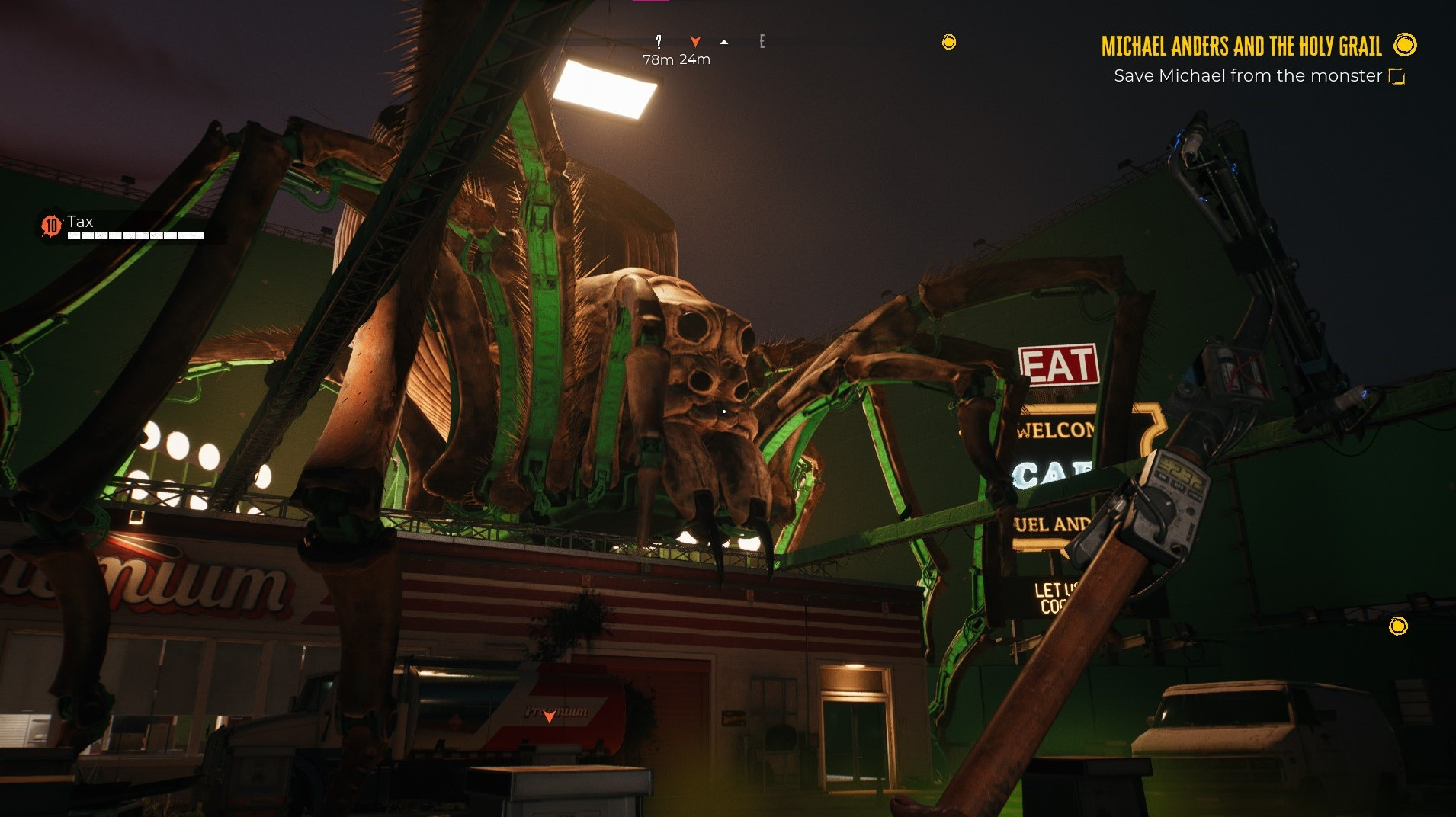This screenshot has width=1456, height=817.
Task: Select the yellow circle marker on the compass
Action: tap(949, 42)
